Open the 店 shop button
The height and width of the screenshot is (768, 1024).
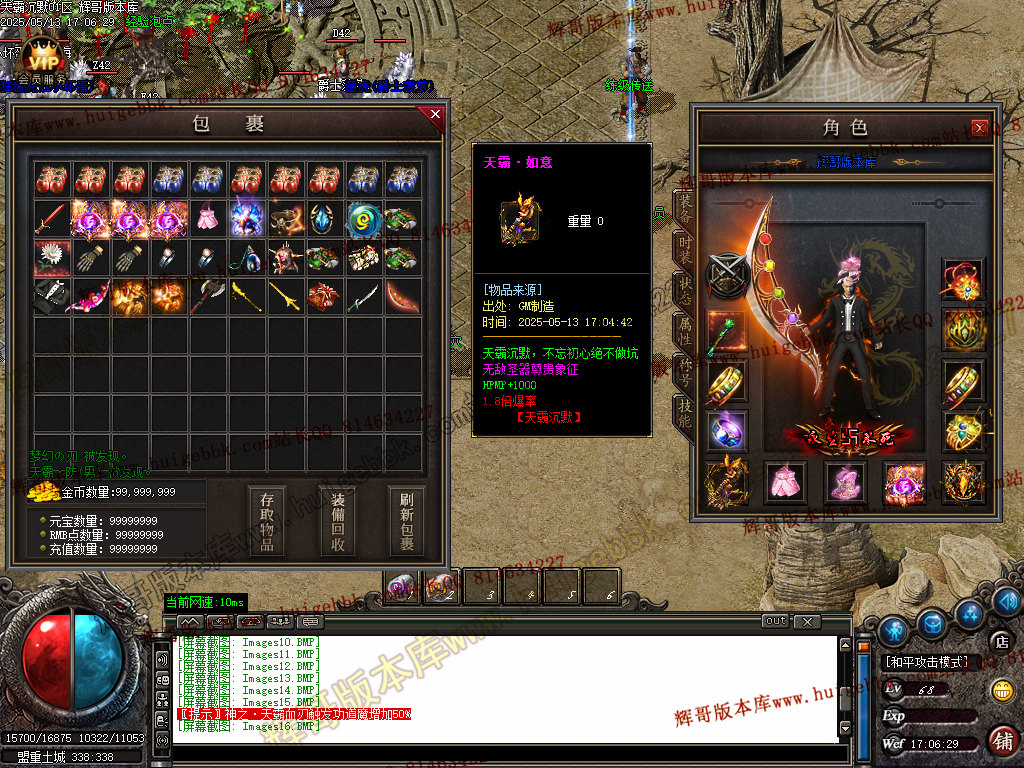click(x=999, y=641)
